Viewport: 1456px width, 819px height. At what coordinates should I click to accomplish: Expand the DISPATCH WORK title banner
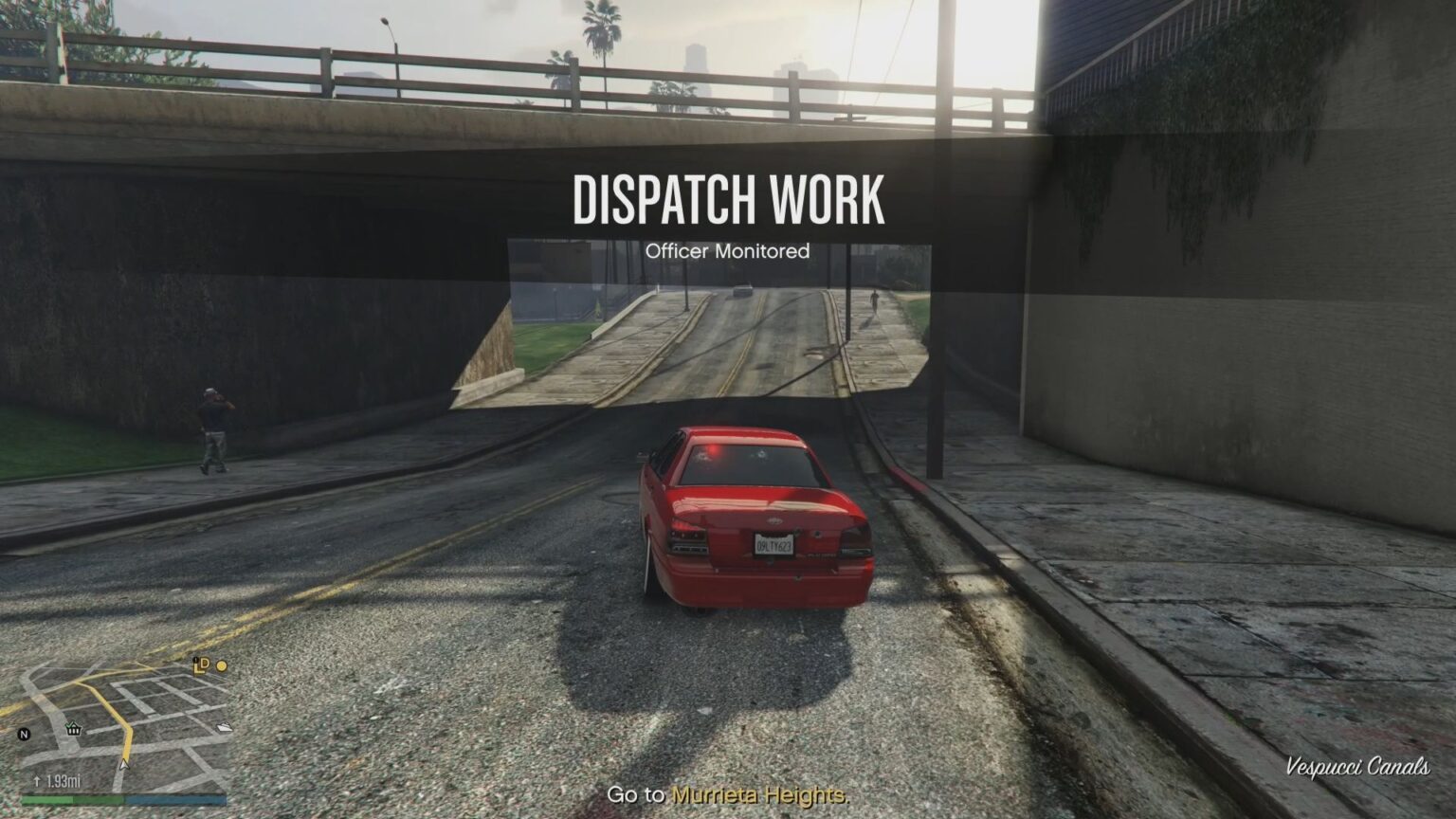click(730, 200)
